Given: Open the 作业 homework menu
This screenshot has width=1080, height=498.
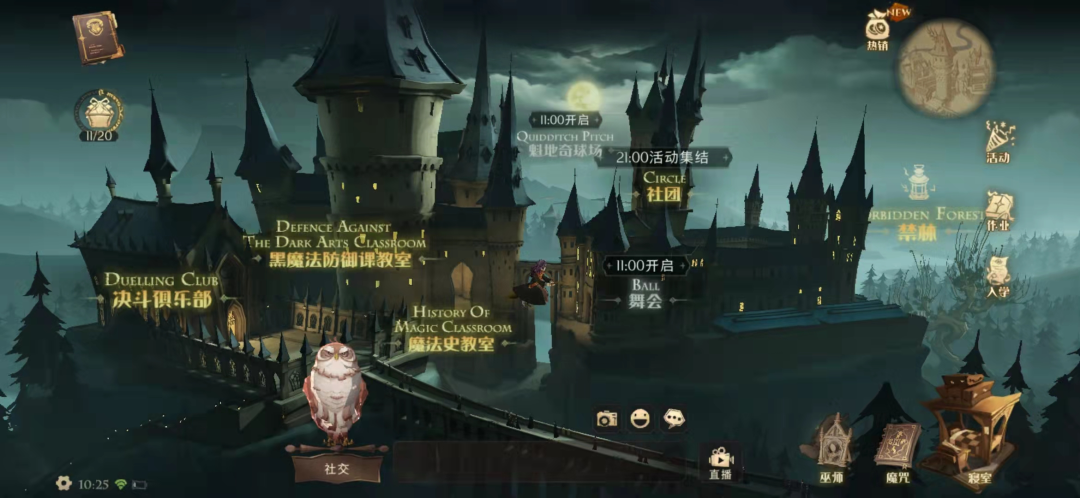Looking at the screenshot, I should coord(998,212).
